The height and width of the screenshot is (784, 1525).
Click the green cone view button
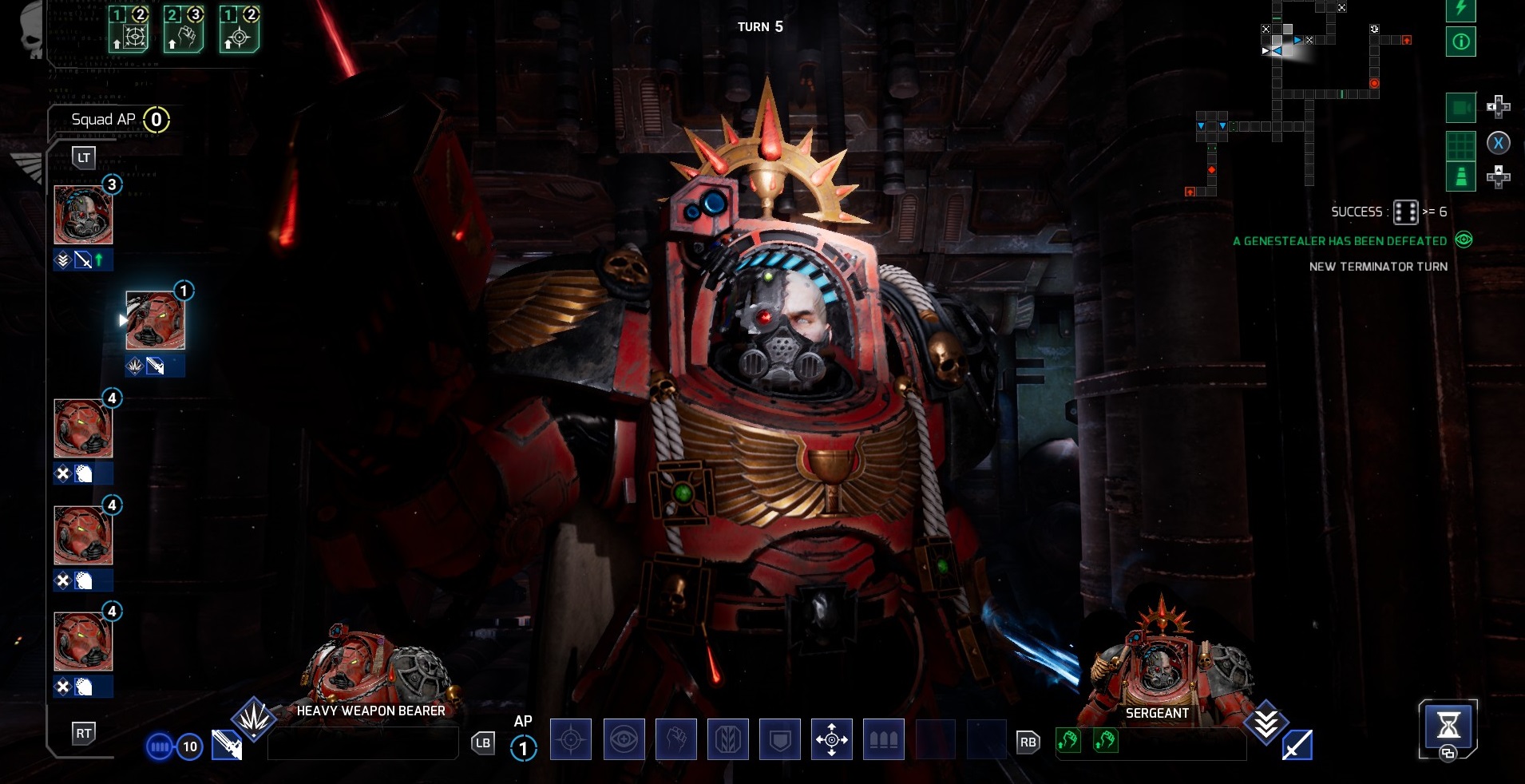click(x=1460, y=176)
